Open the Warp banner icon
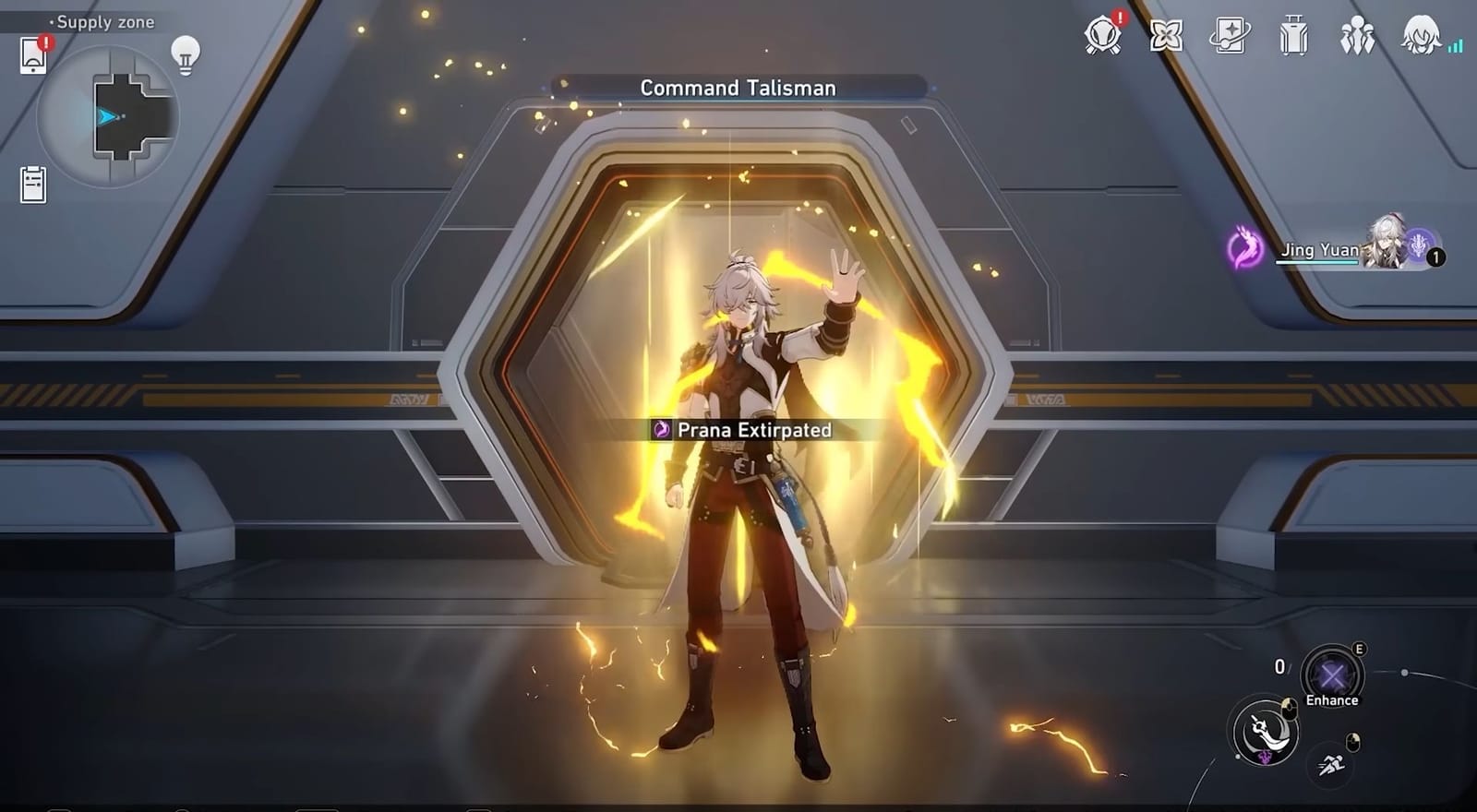This screenshot has height=812, width=1477. [1230, 39]
